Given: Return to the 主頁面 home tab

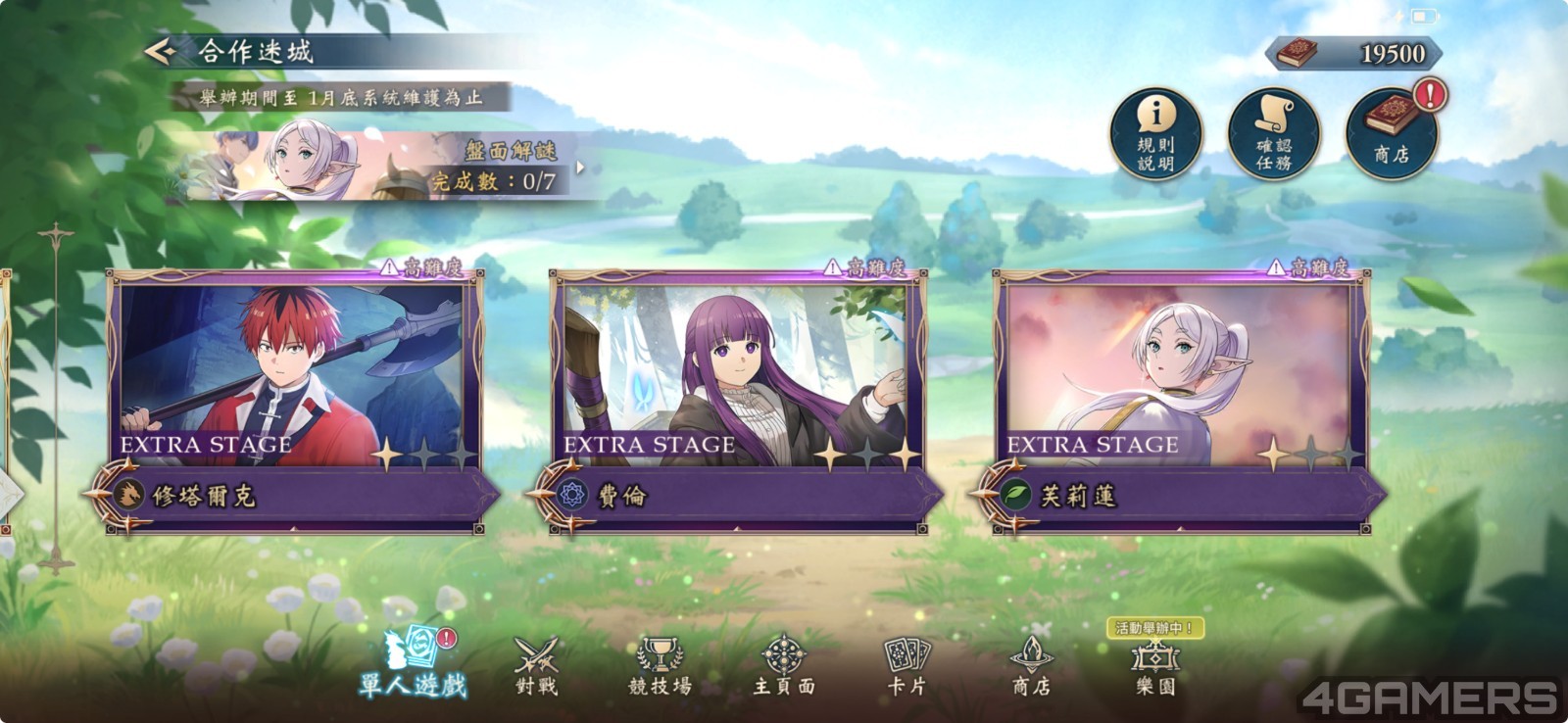Looking at the screenshot, I should pos(783,666).
